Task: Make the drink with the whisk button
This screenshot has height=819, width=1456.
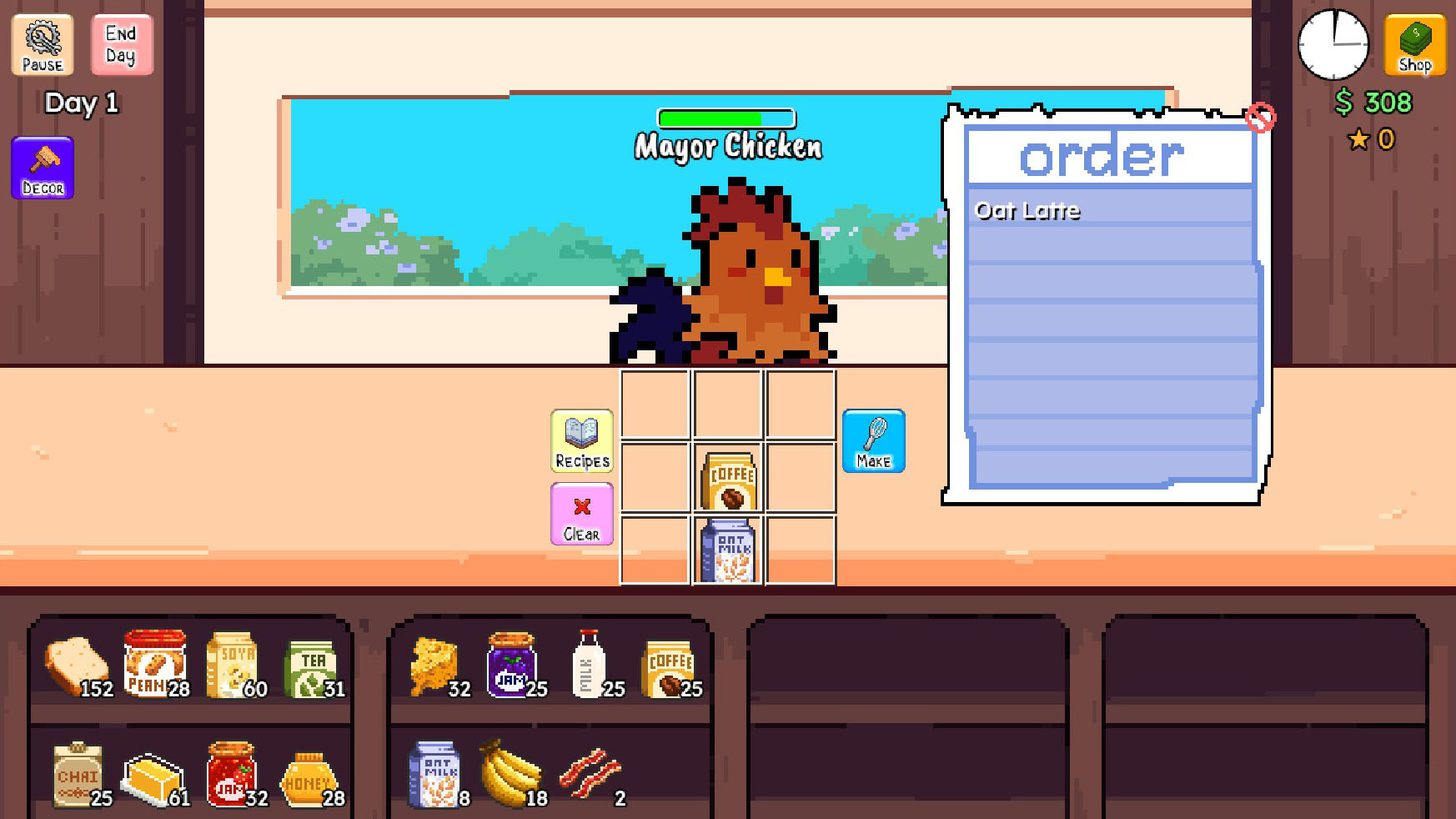Action: 873,440
